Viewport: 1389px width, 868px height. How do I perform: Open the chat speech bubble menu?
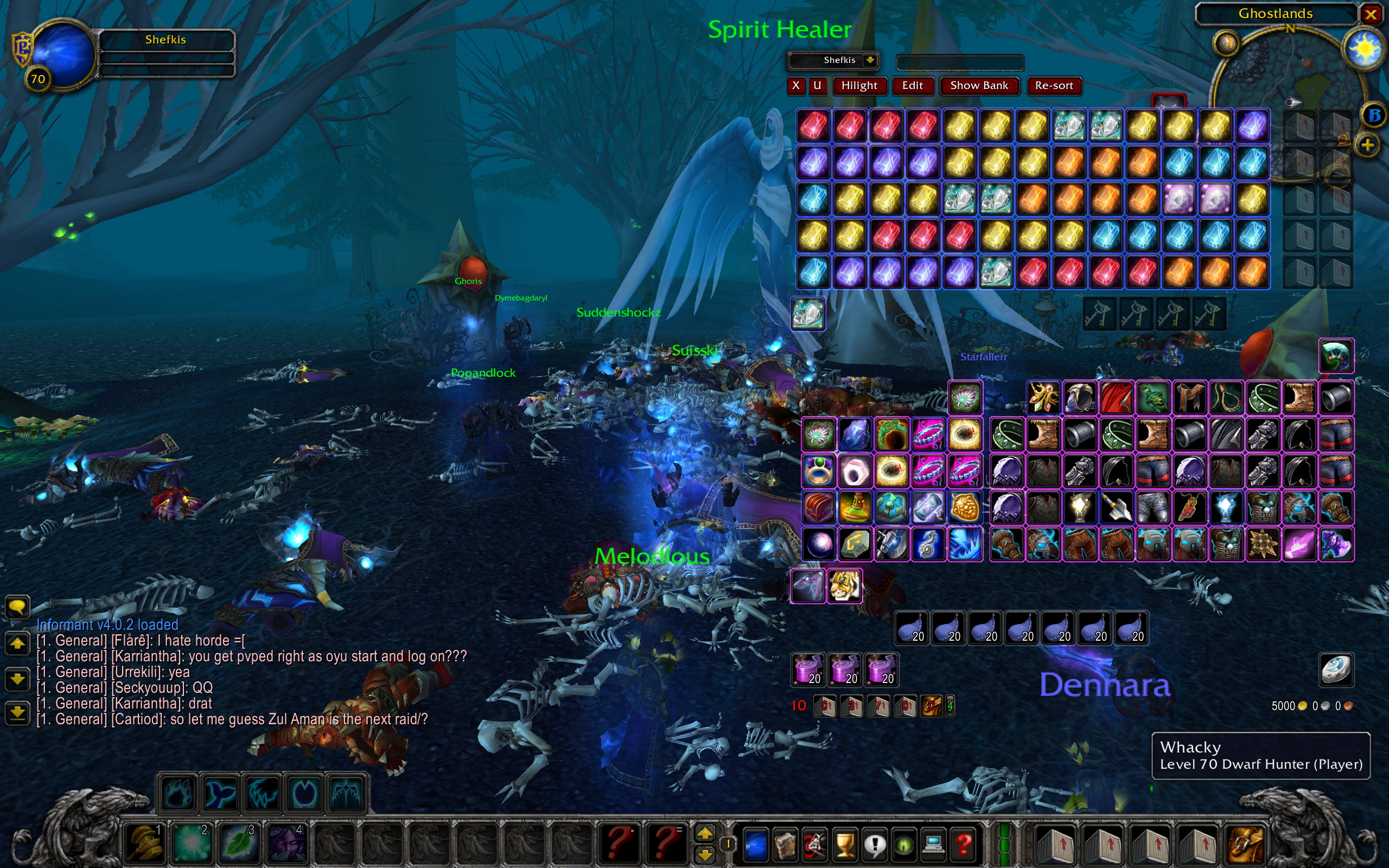pos(17,606)
